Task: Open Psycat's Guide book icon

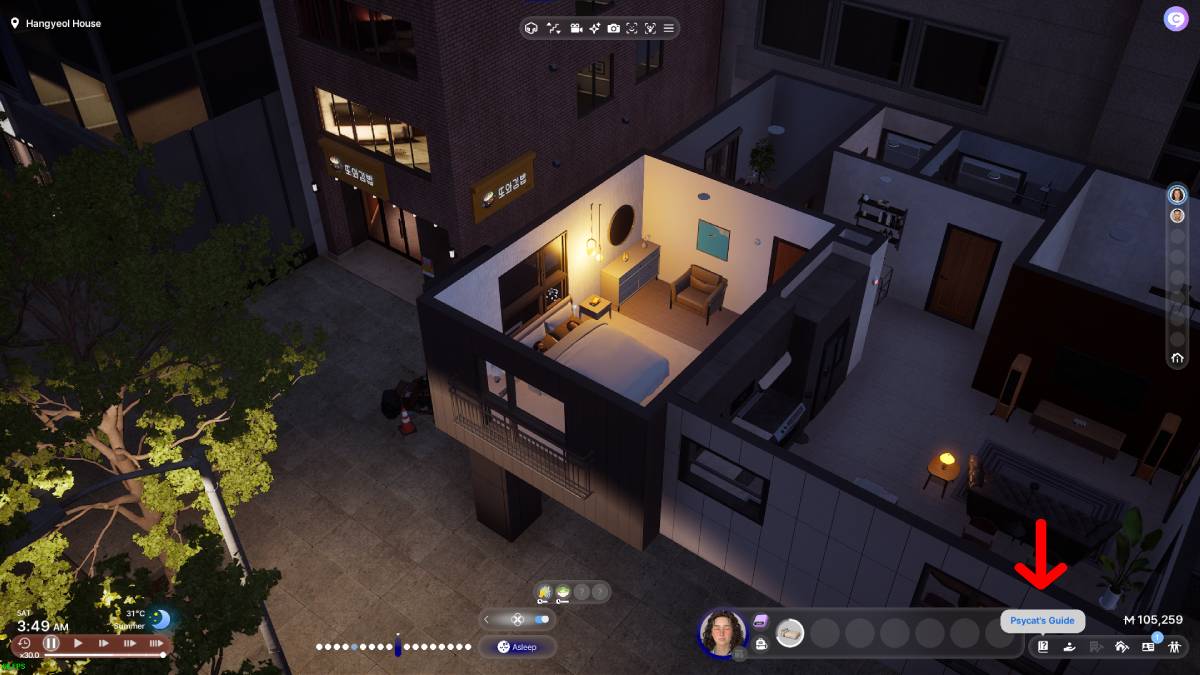Action: click(1042, 646)
